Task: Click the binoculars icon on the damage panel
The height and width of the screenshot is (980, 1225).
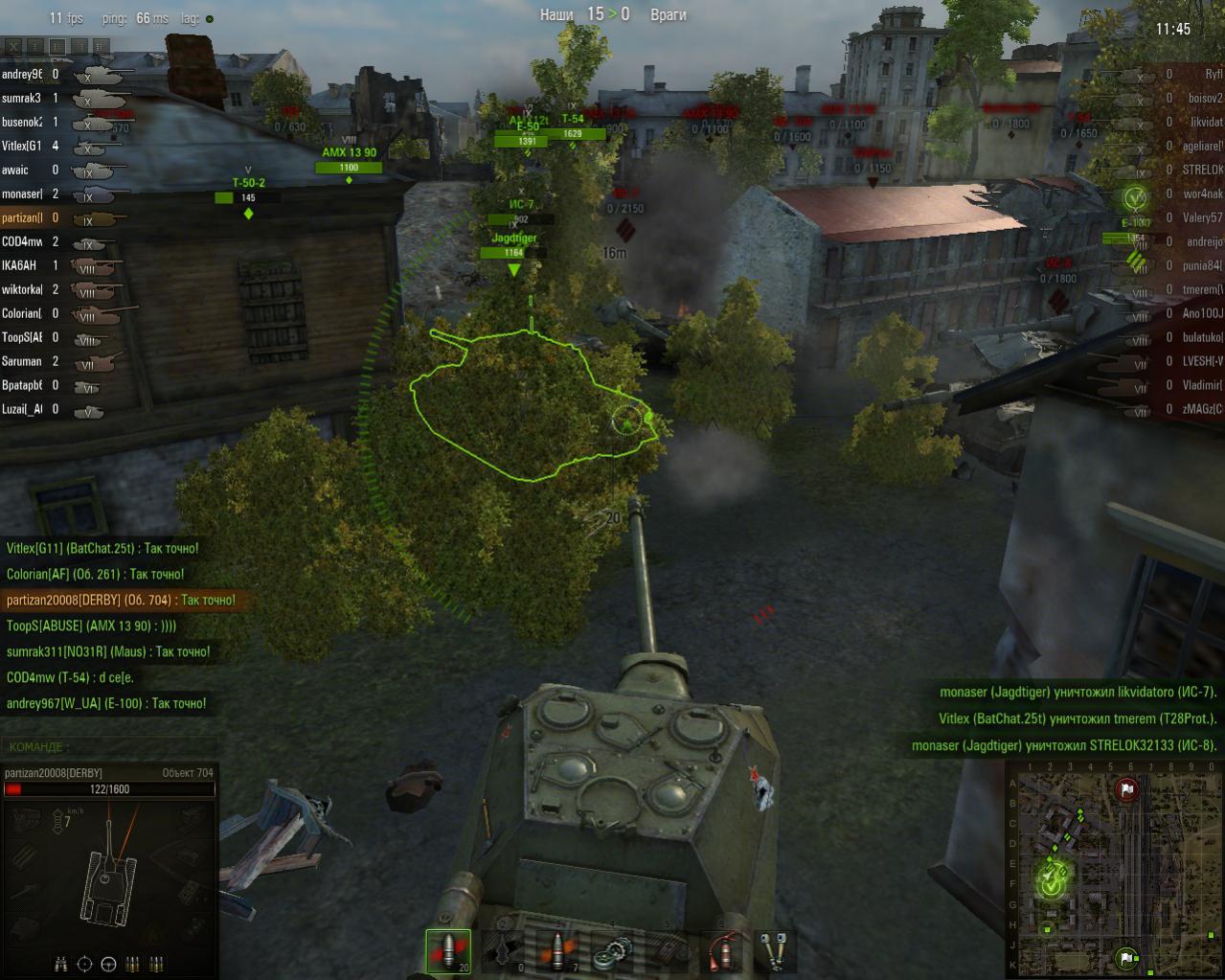Action: (61, 963)
